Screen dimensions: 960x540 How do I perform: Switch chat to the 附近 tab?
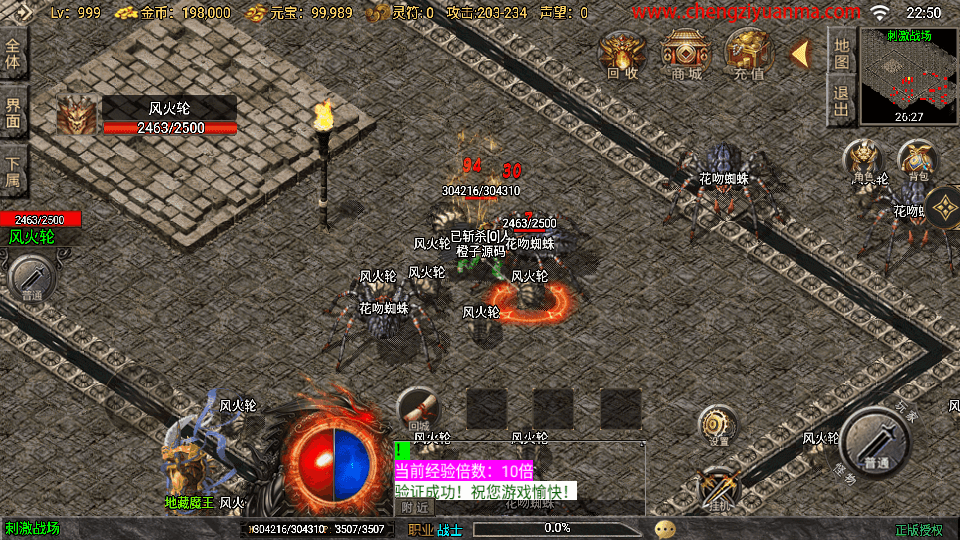tap(418, 507)
